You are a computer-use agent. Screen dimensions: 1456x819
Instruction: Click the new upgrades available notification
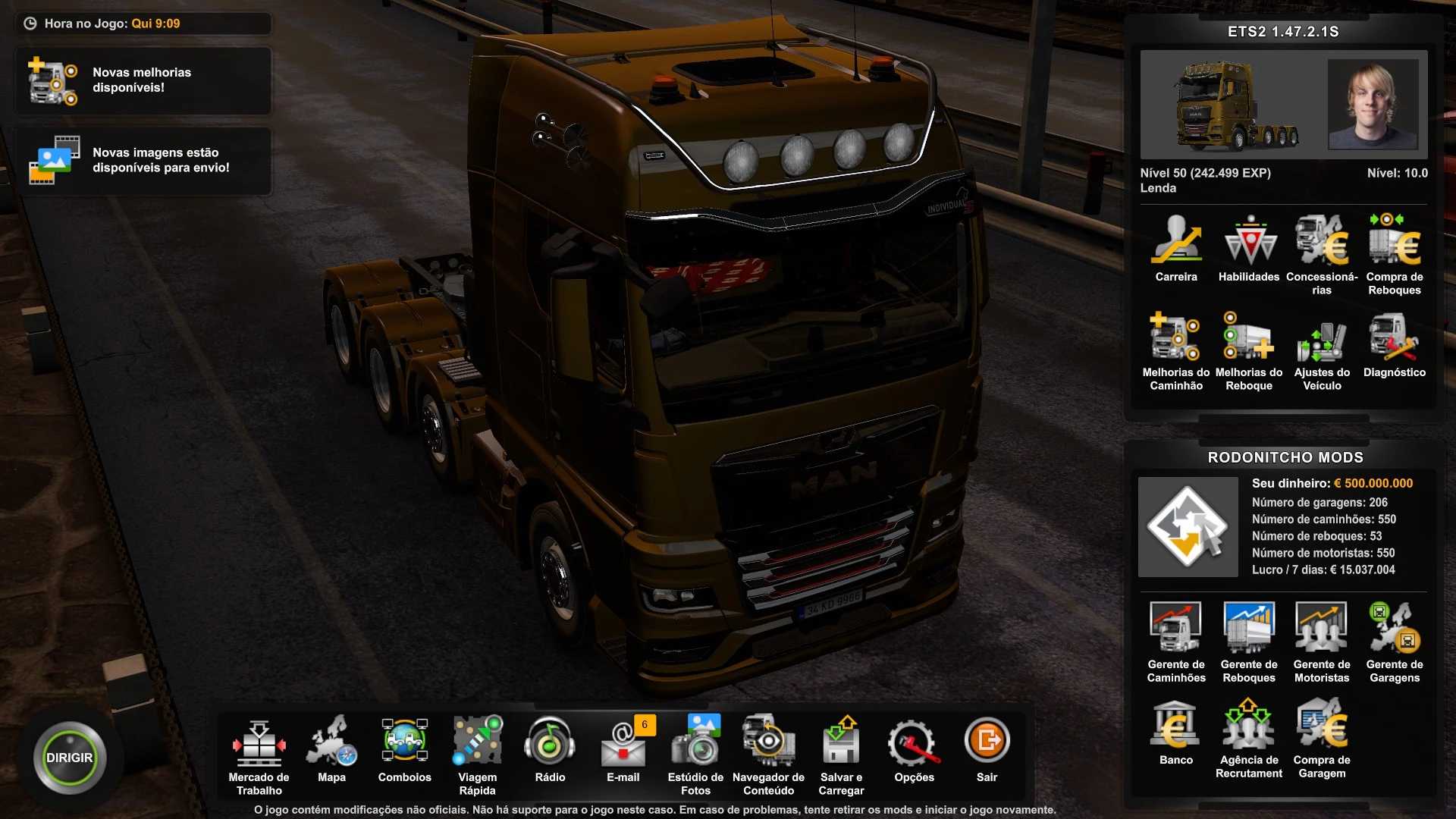[143, 80]
